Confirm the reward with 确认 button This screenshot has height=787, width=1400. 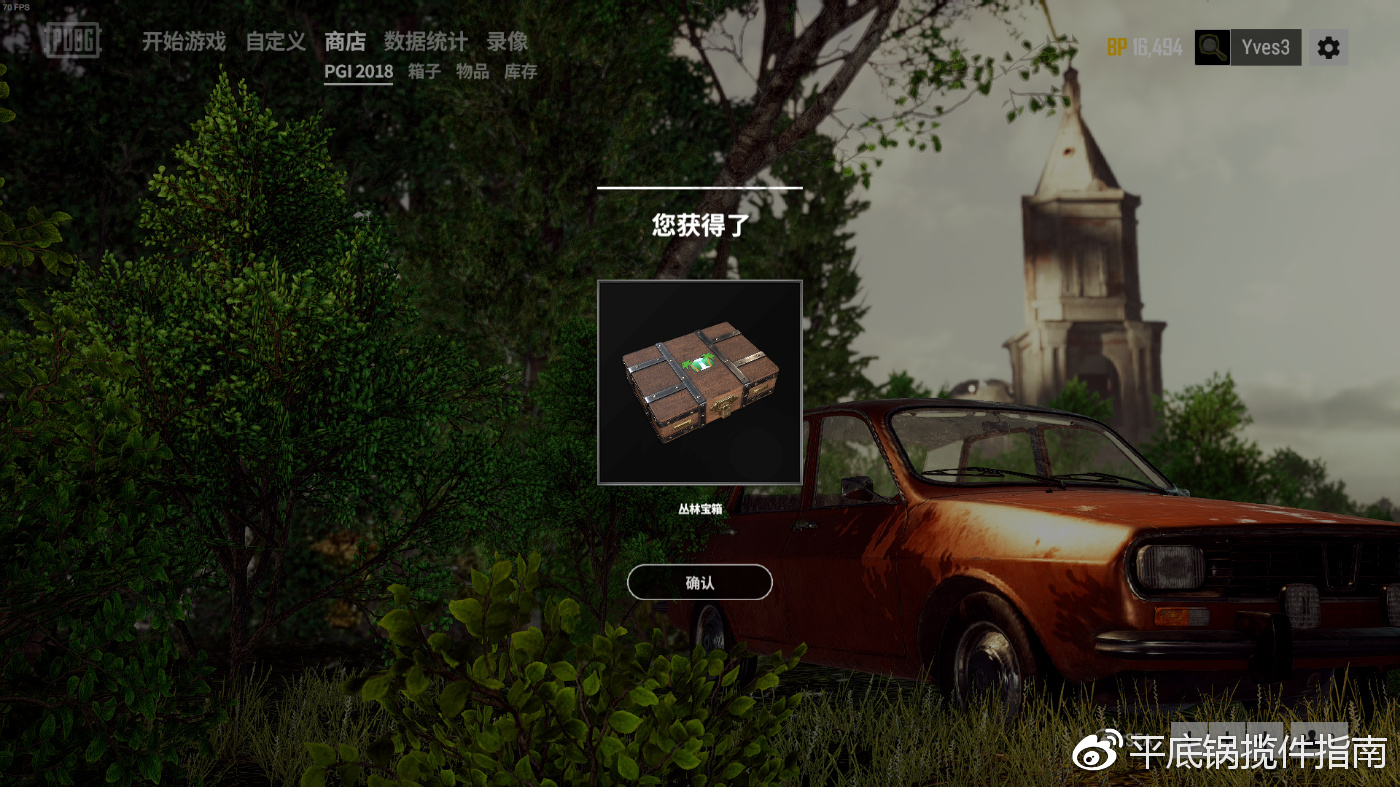[699, 582]
